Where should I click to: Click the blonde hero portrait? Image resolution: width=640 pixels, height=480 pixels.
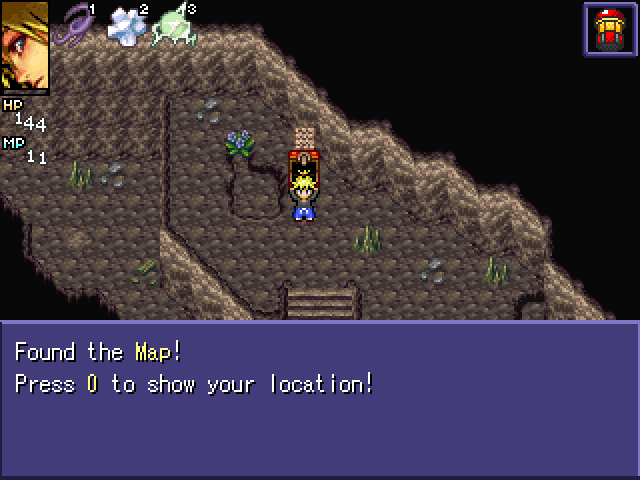(24, 47)
